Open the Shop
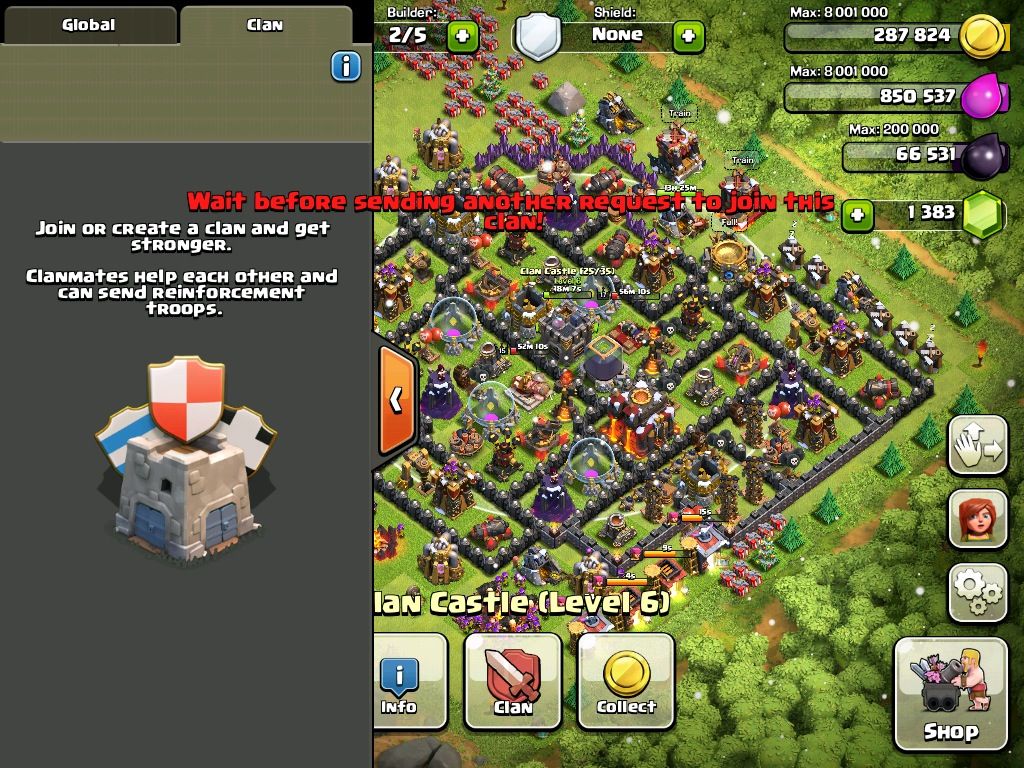Image resolution: width=1024 pixels, height=768 pixels. pyautogui.click(x=950, y=693)
